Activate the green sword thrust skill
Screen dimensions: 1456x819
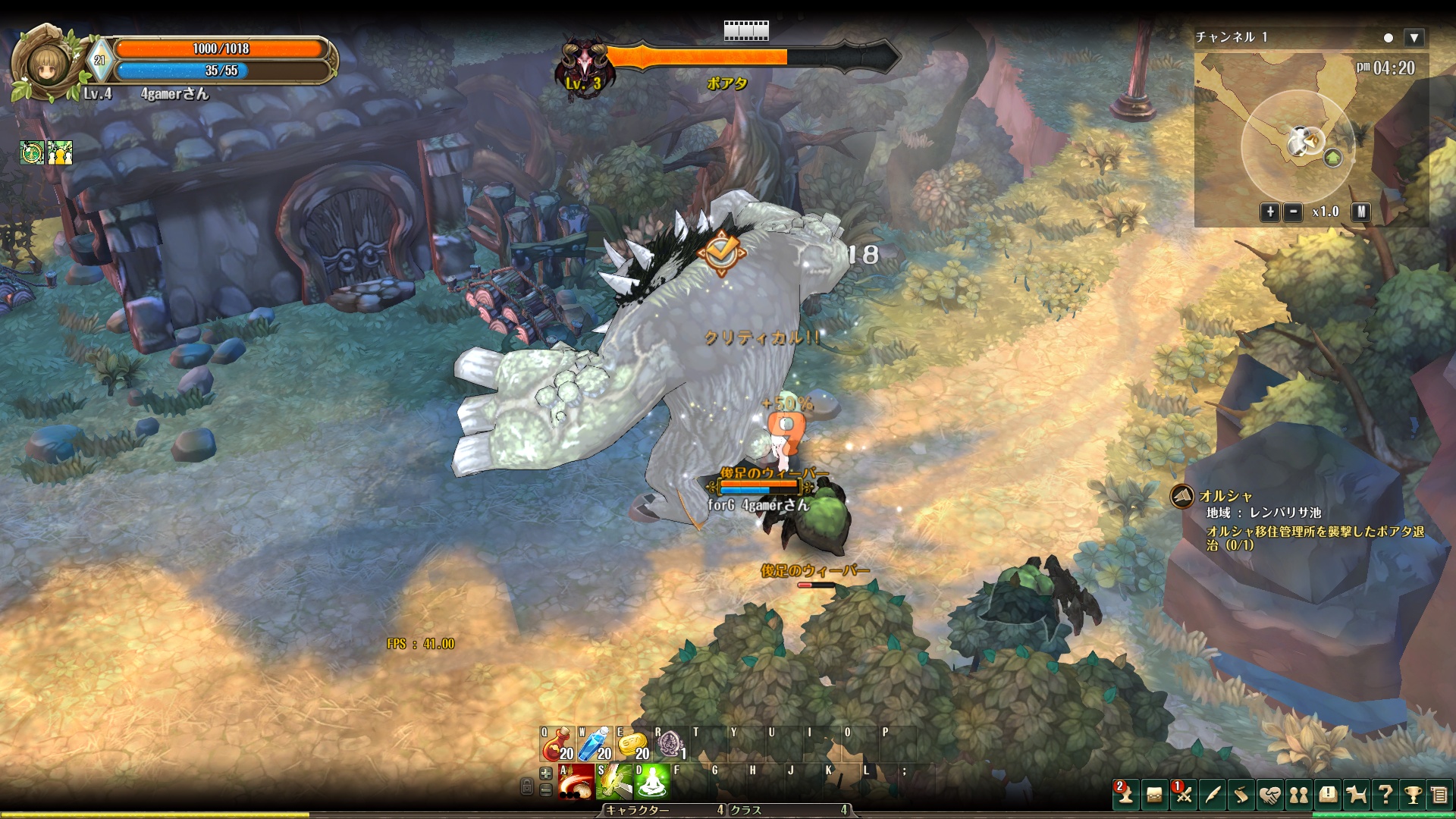pos(613,782)
